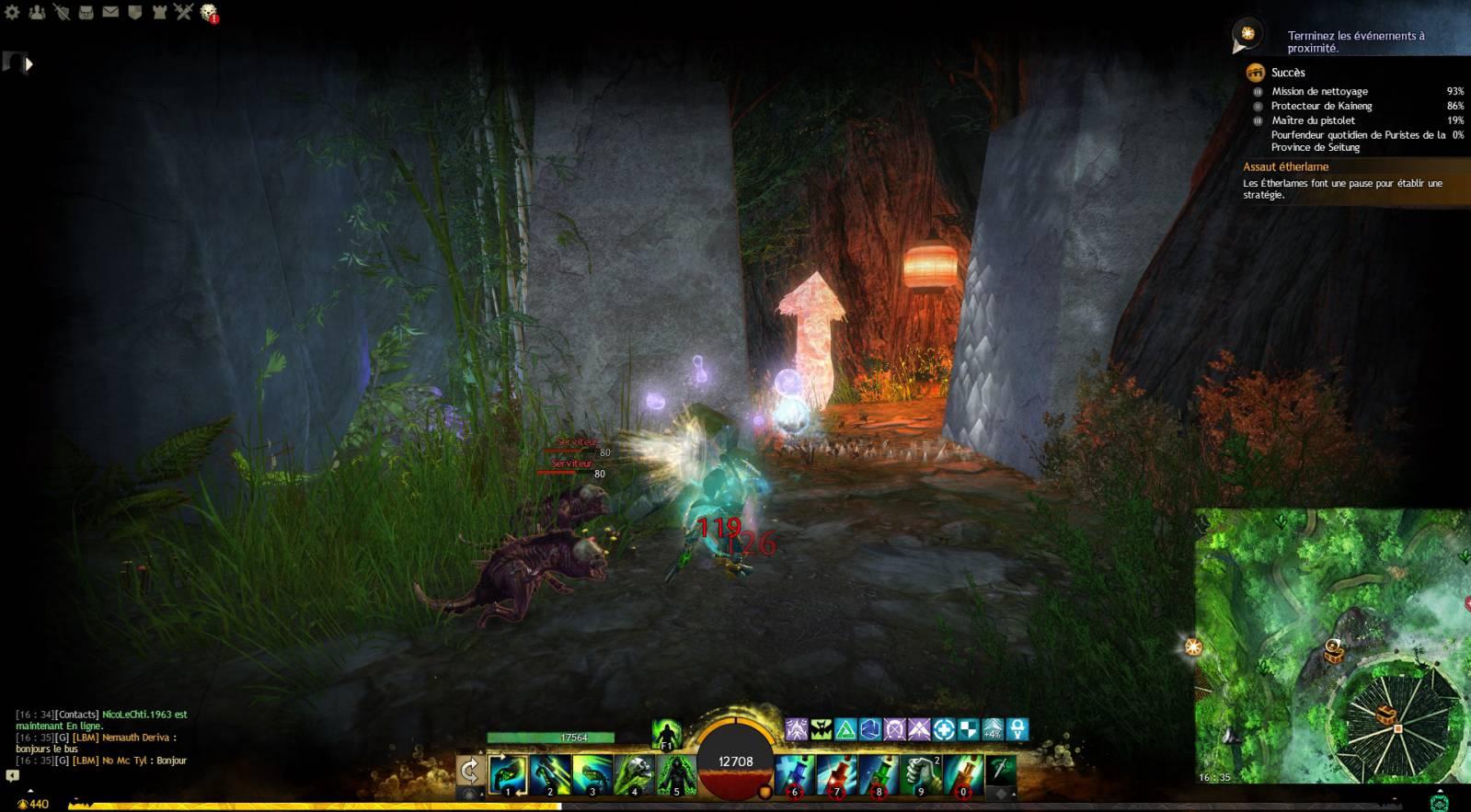Activate the hooded shroud skill slot 5
Viewport: 1471px width, 812px height.
click(x=676, y=773)
